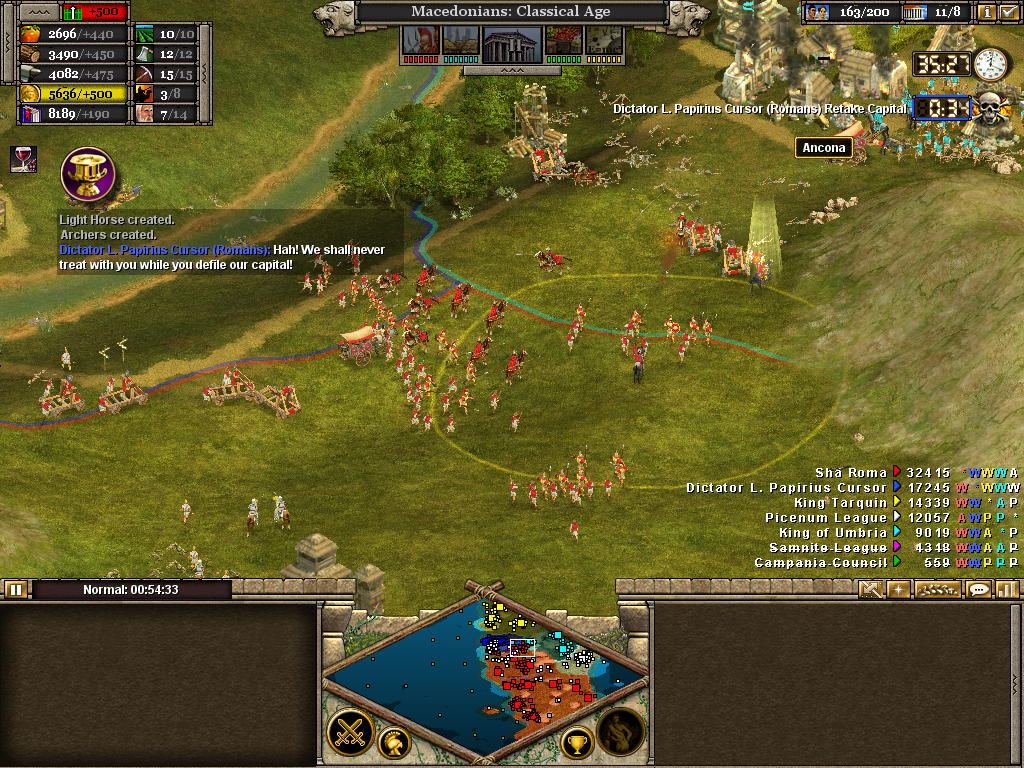Select the golden helmet button by the minimap
The width and height of the screenshot is (1024, 768).
(x=396, y=743)
